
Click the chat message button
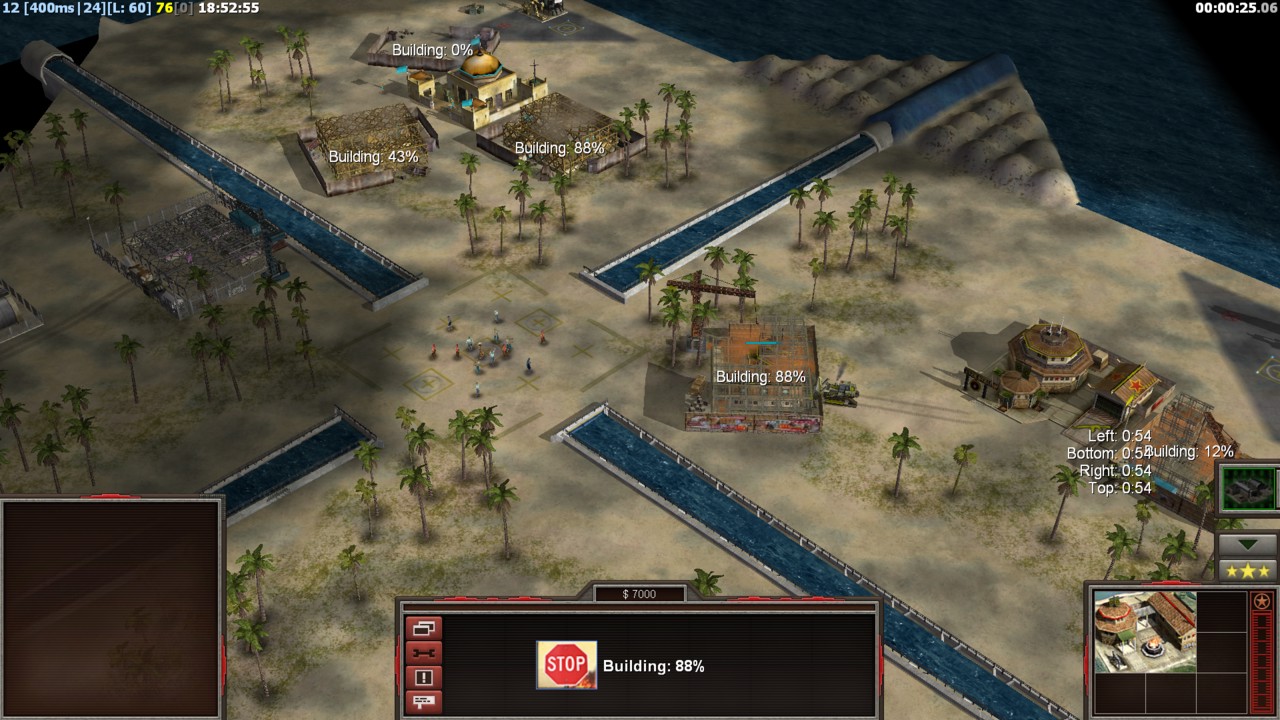(423, 702)
